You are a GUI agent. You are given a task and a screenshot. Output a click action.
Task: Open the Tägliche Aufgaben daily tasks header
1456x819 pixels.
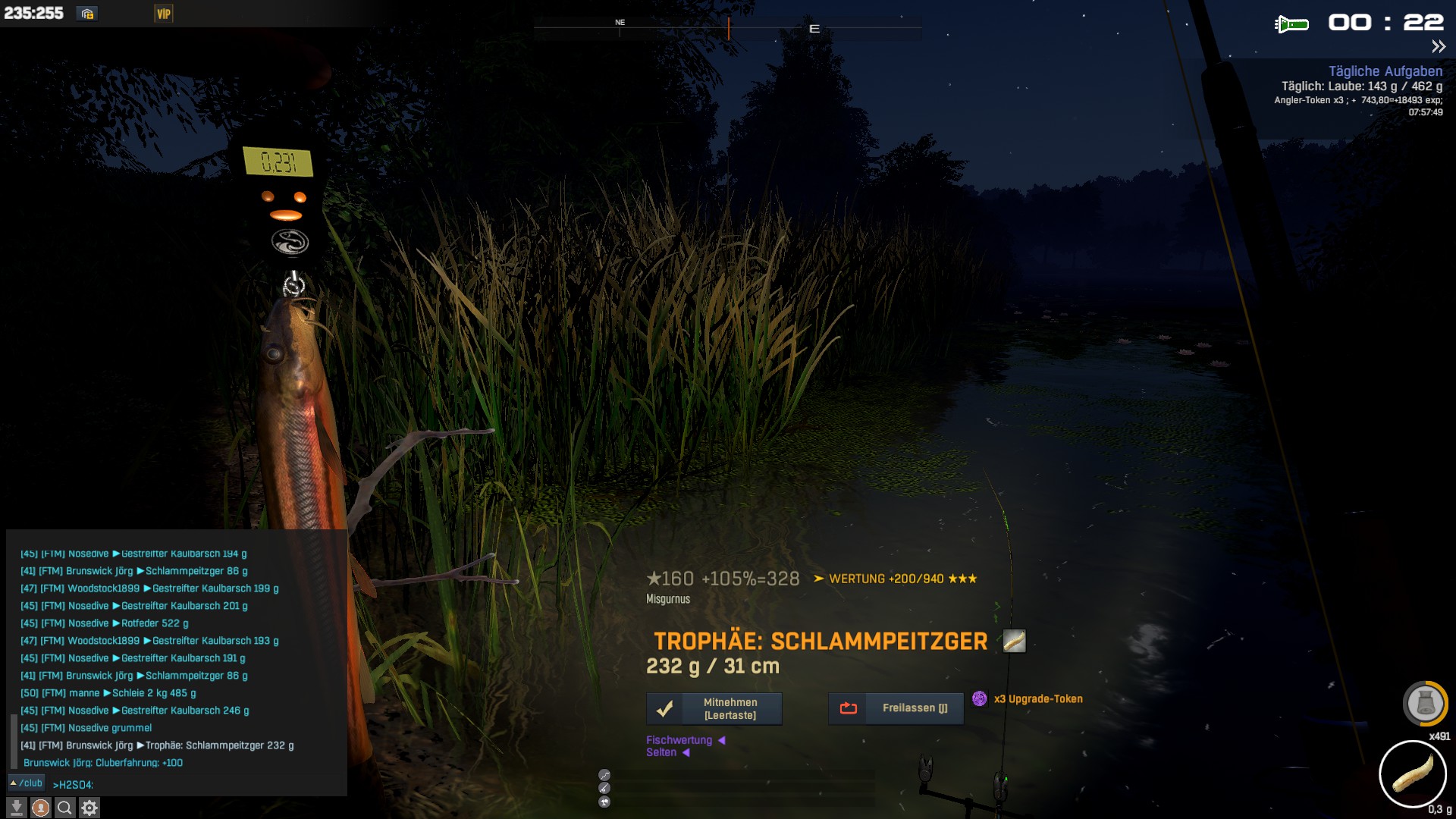(1385, 71)
